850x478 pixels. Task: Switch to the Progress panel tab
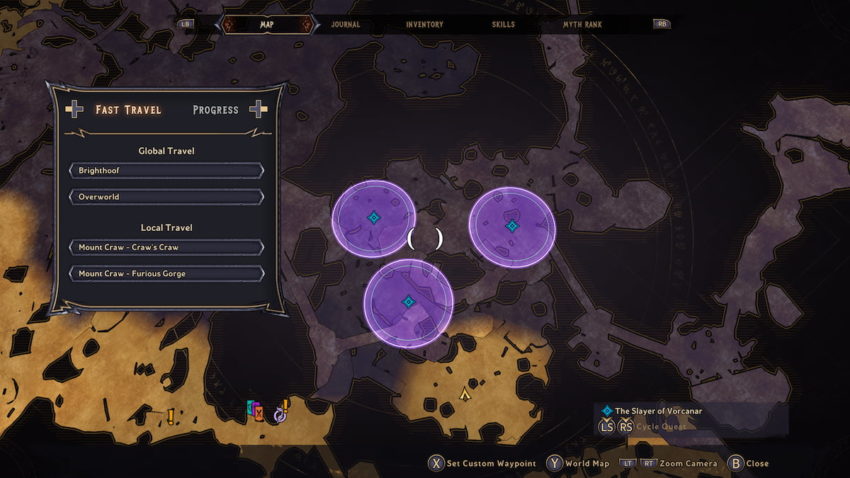(216, 109)
